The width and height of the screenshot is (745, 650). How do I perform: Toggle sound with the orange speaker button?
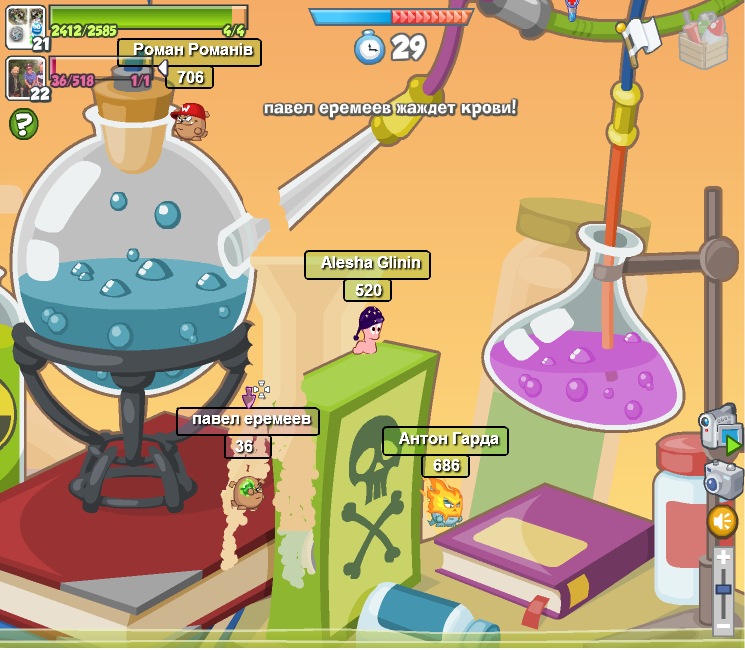(722, 521)
